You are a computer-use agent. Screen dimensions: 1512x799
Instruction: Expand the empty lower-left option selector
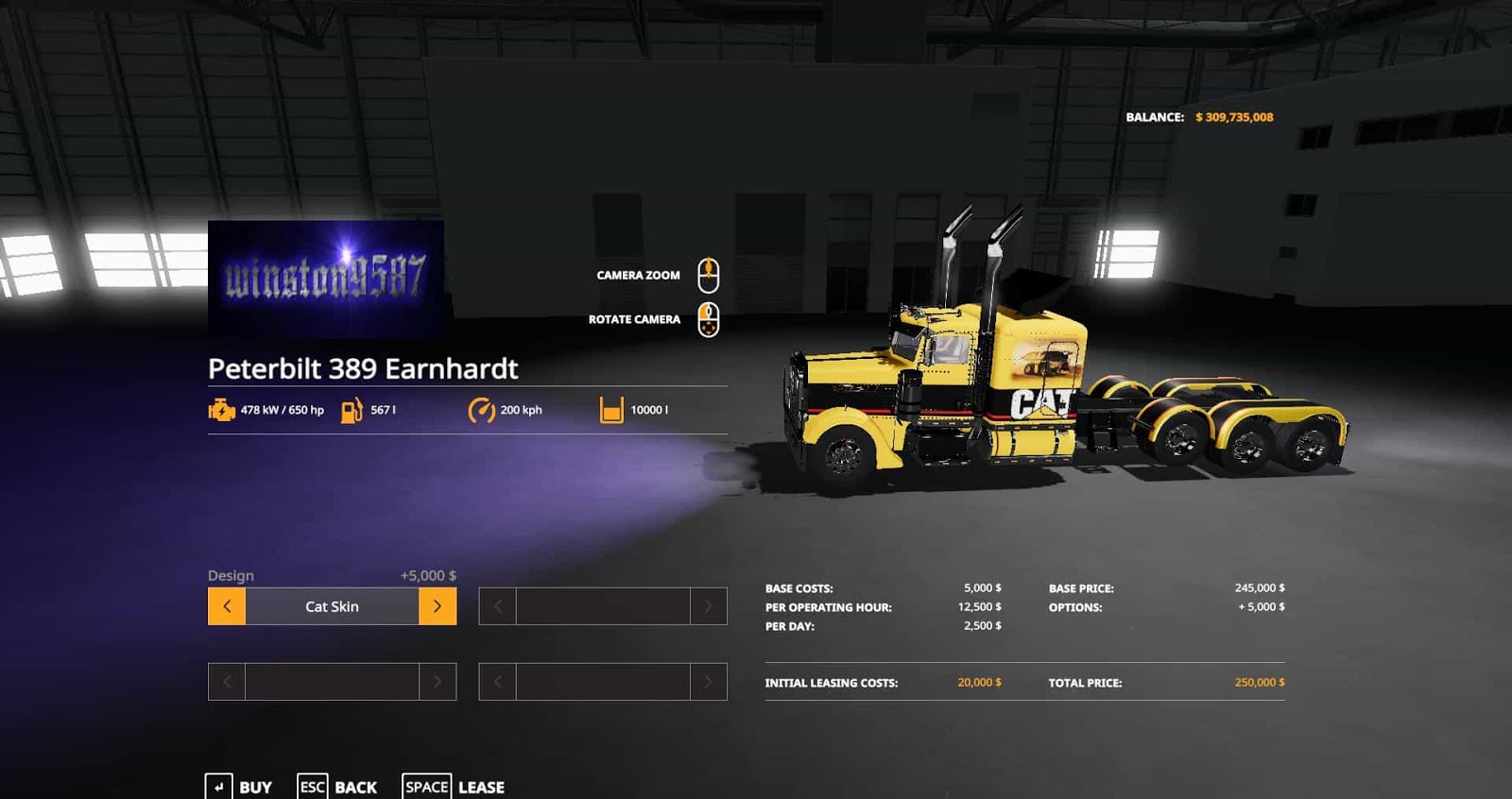(x=332, y=681)
